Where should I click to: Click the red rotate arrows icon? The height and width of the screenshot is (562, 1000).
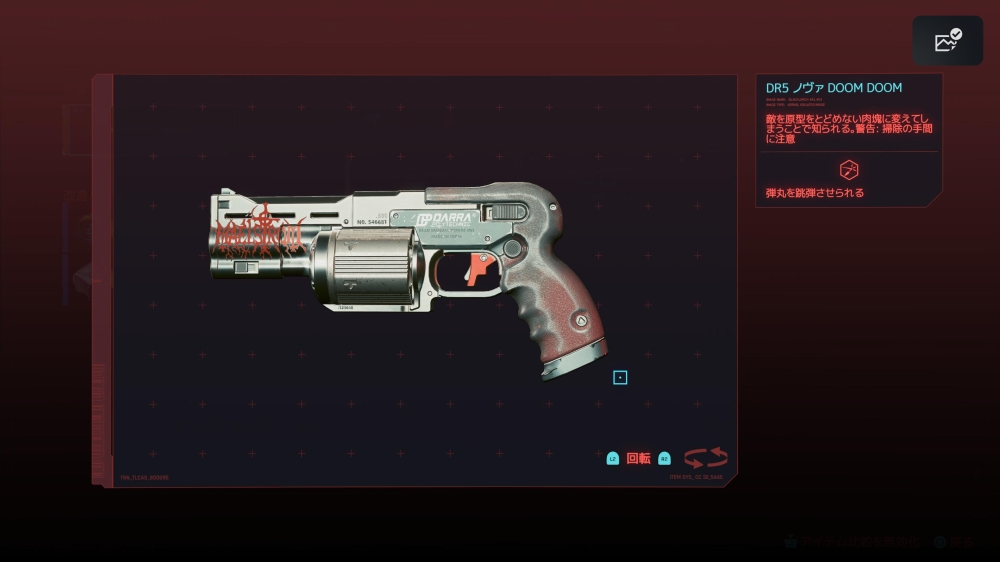click(x=705, y=458)
